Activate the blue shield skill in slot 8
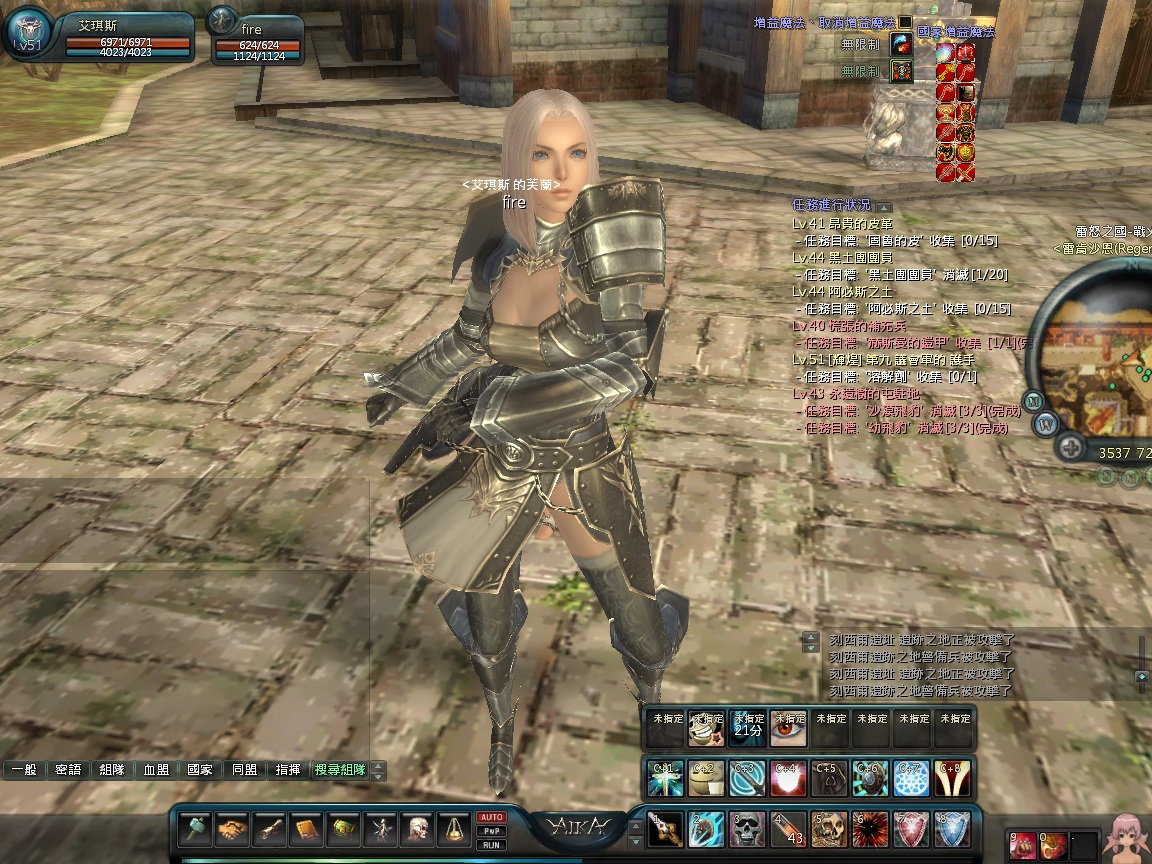 click(x=951, y=830)
